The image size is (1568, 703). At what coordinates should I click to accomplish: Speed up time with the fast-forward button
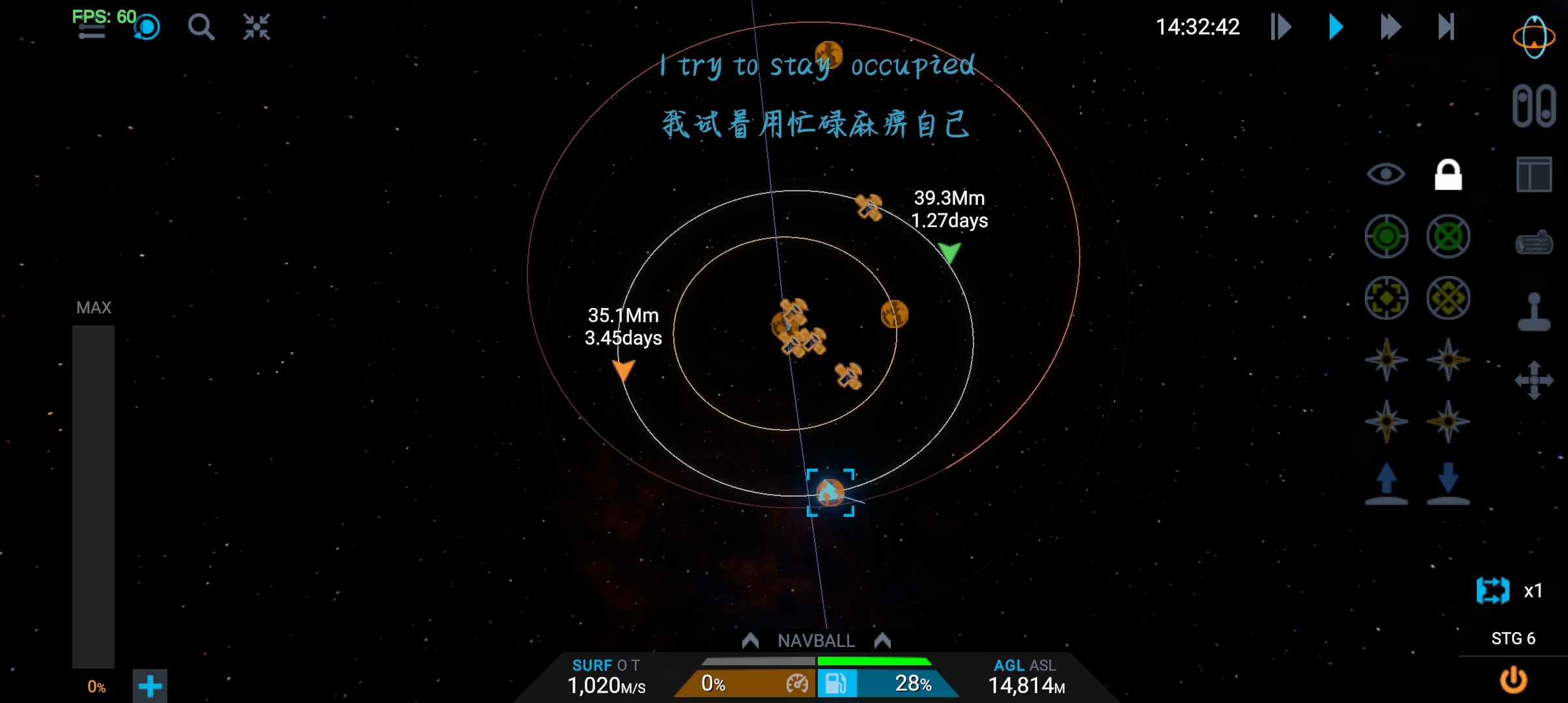click(x=1390, y=27)
